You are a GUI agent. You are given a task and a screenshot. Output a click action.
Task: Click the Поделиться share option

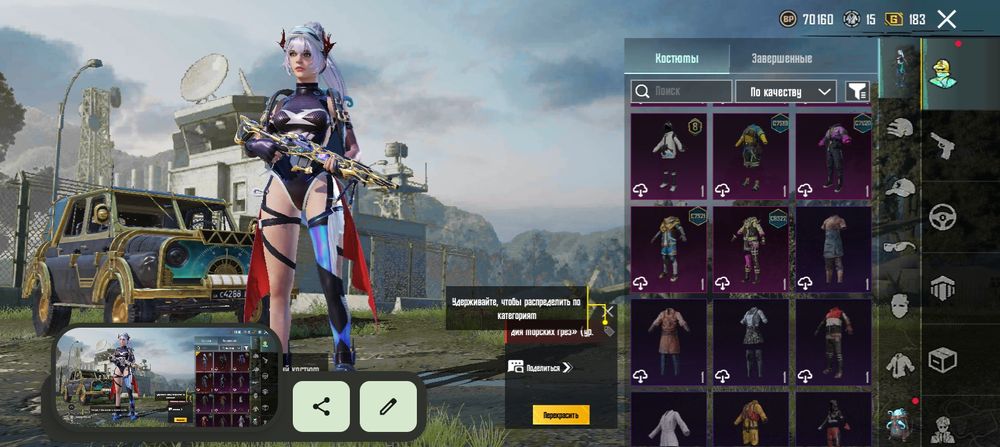pos(540,367)
